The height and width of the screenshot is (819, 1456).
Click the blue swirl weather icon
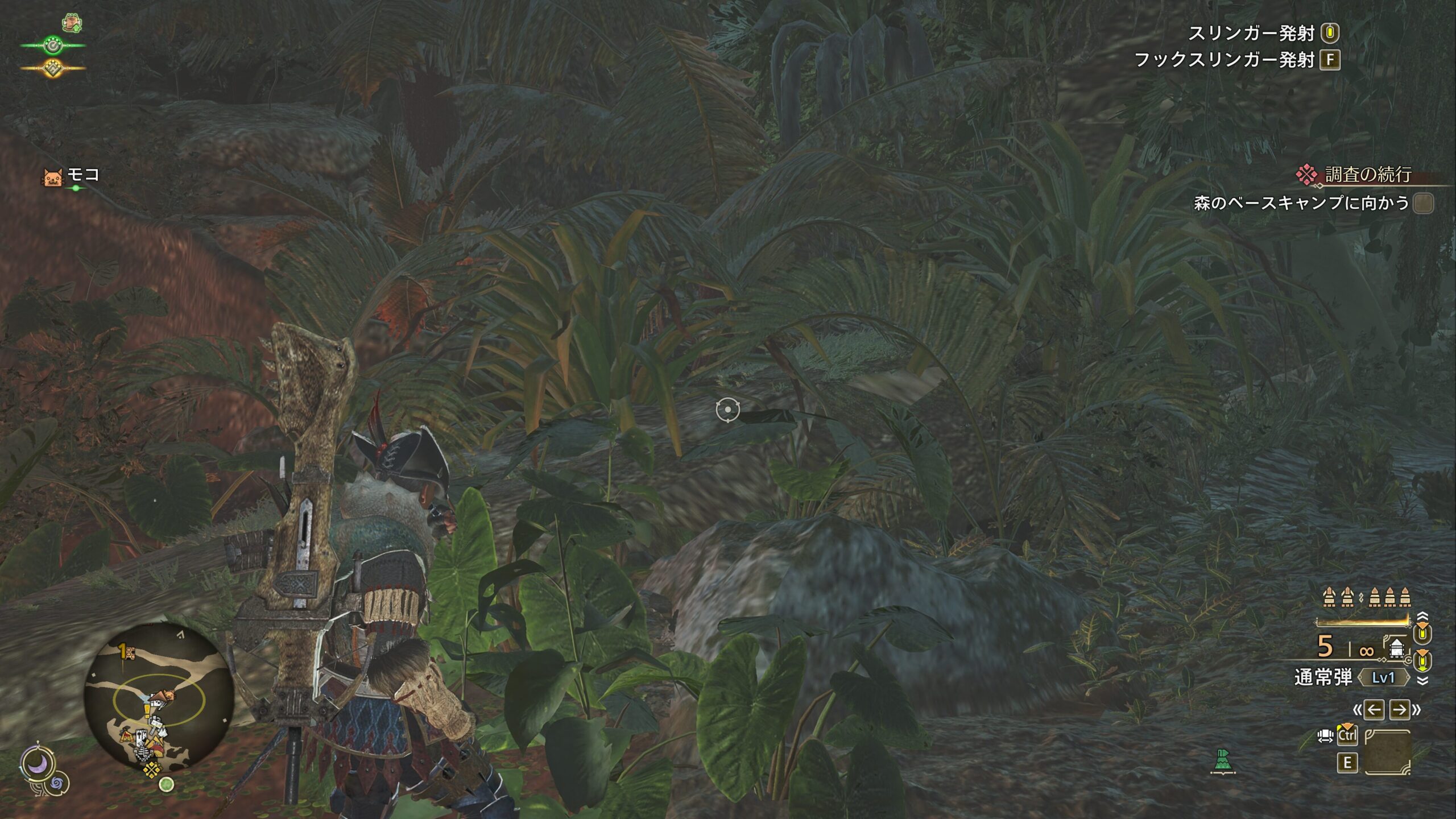[x=57, y=784]
